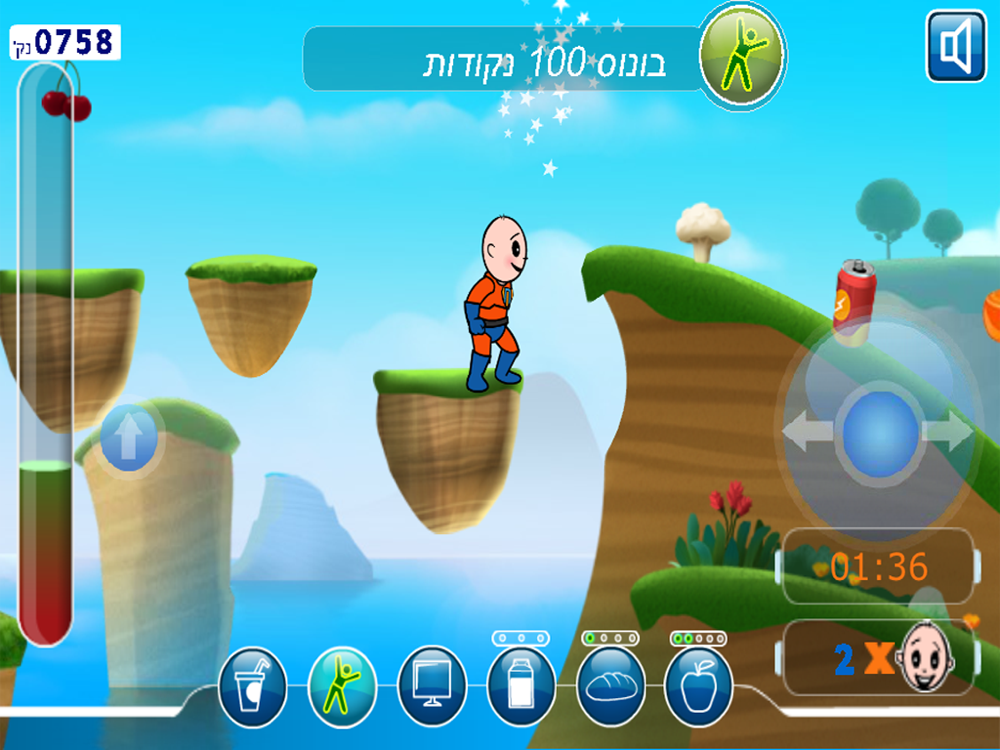Toggle the sound speaker button

[x=956, y=46]
